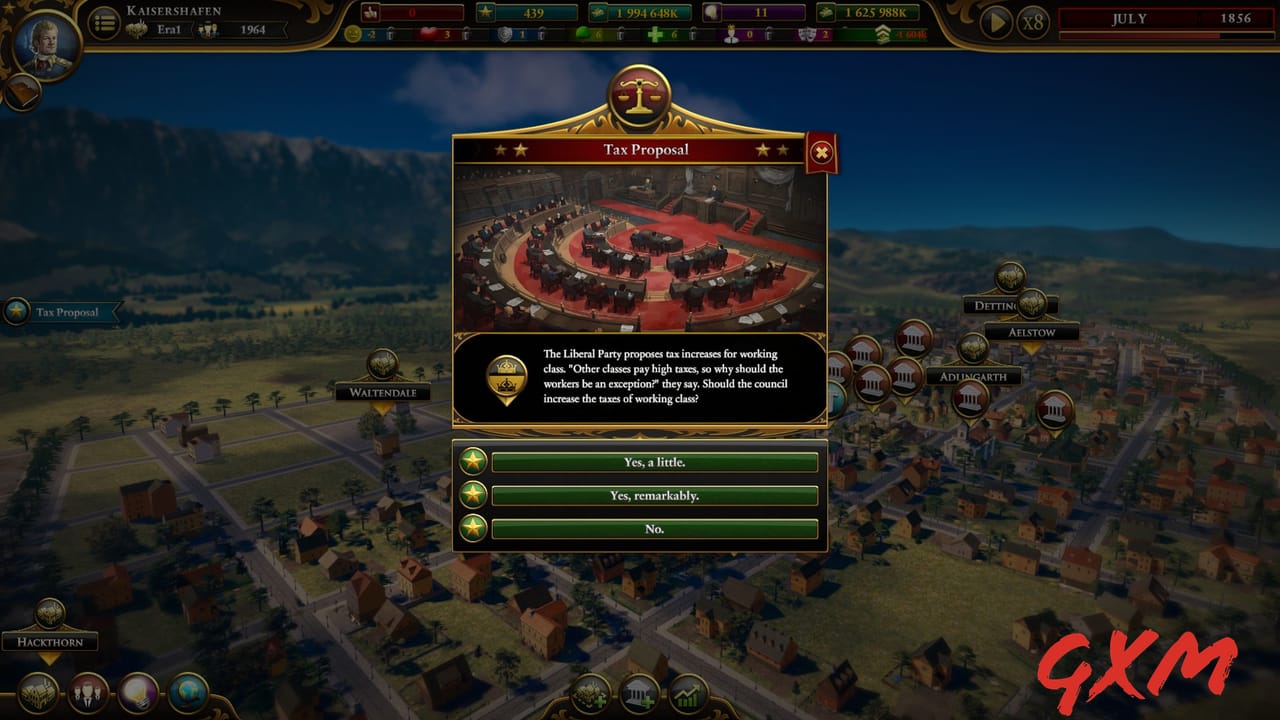
Task: Open the Tax Proposal notification on the left
Action: pos(64,312)
